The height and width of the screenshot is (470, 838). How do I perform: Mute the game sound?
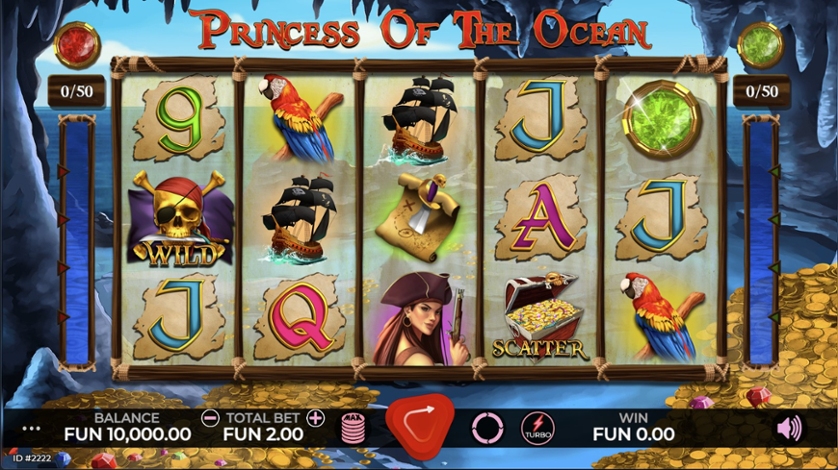(x=789, y=429)
